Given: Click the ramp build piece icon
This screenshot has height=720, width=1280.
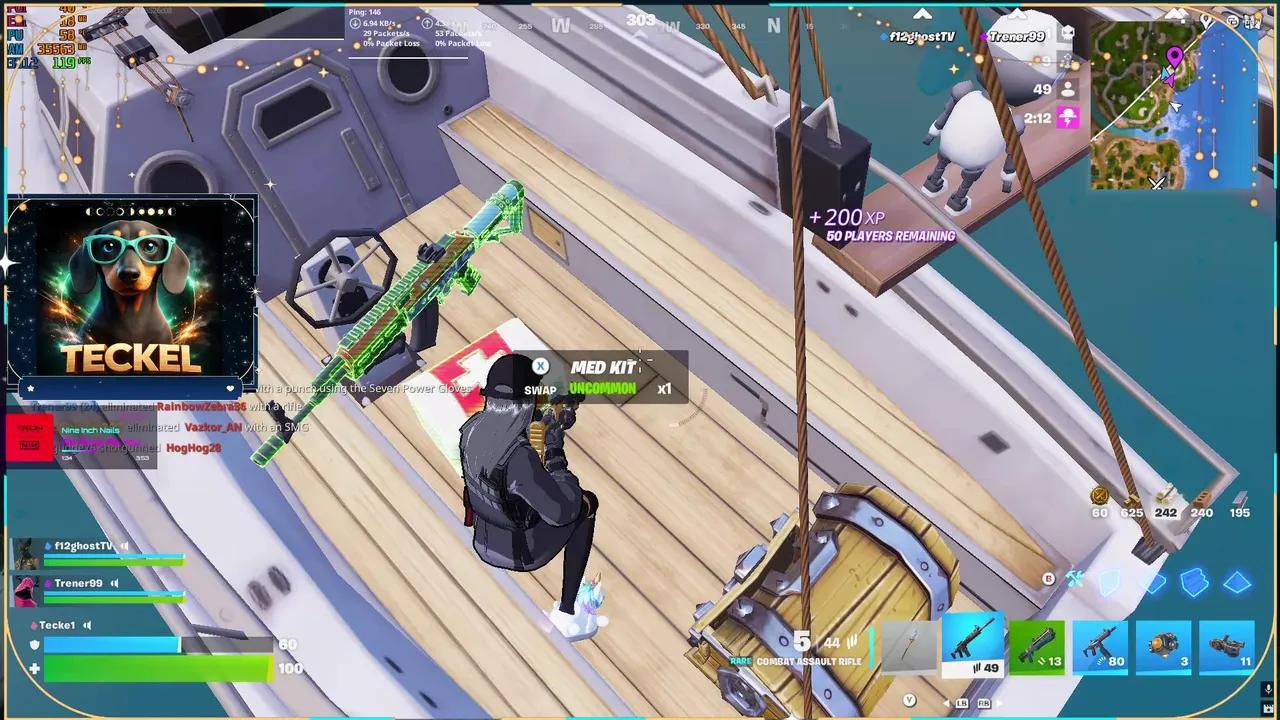Looking at the screenshot, I should tap(1193, 582).
